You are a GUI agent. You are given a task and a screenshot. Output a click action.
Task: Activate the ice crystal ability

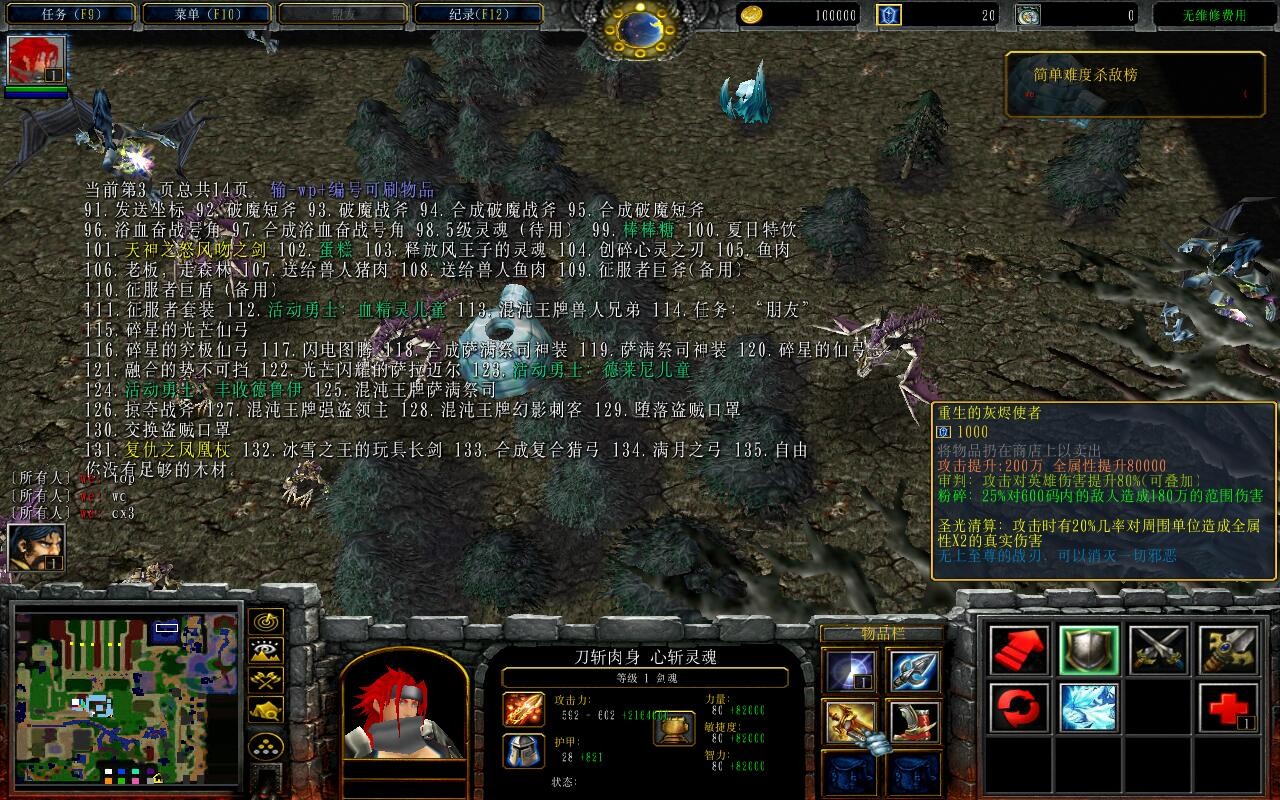(x=1089, y=707)
